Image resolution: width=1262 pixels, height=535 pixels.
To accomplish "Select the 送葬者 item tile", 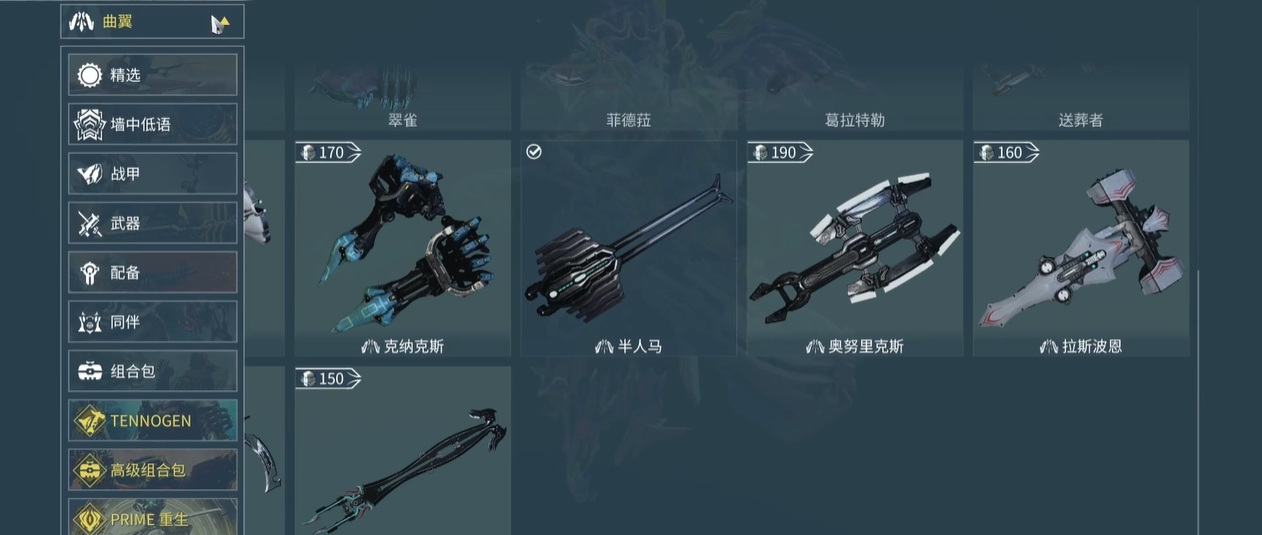I will (x=1080, y=100).
